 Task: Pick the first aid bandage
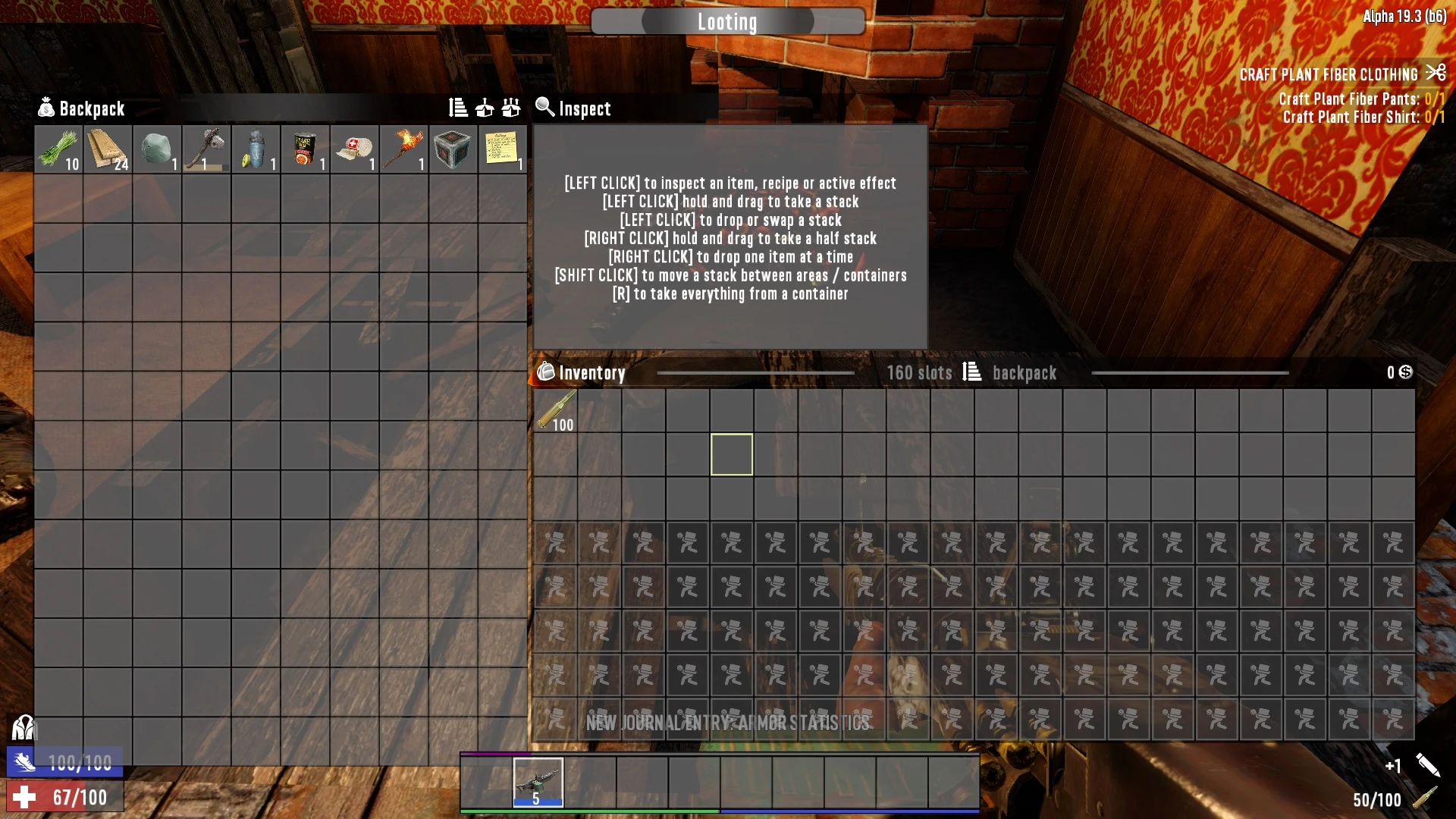point(354,149)
